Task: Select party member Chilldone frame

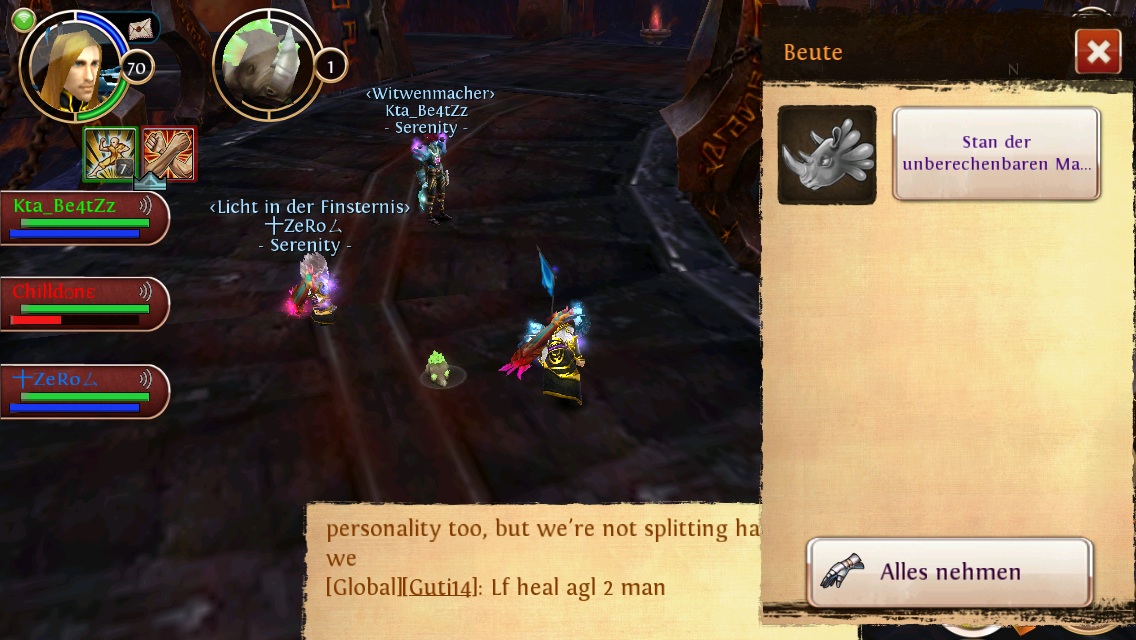Action: click(x=82, y=304)
